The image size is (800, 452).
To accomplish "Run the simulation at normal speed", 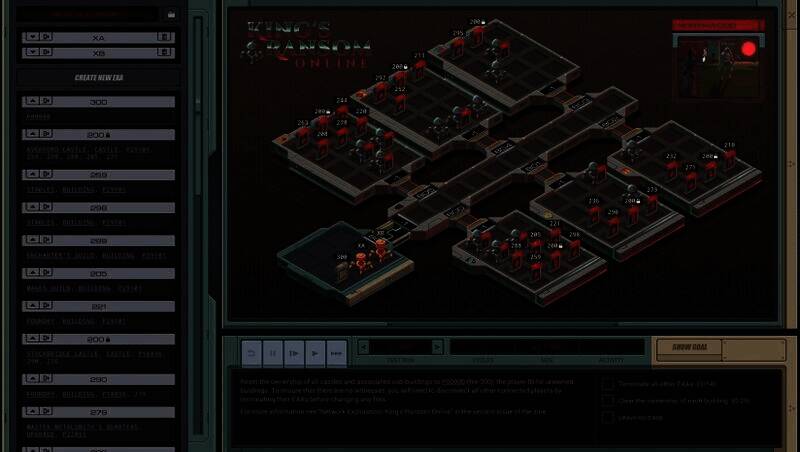I will pyautogui.click(x=315, y=353).
